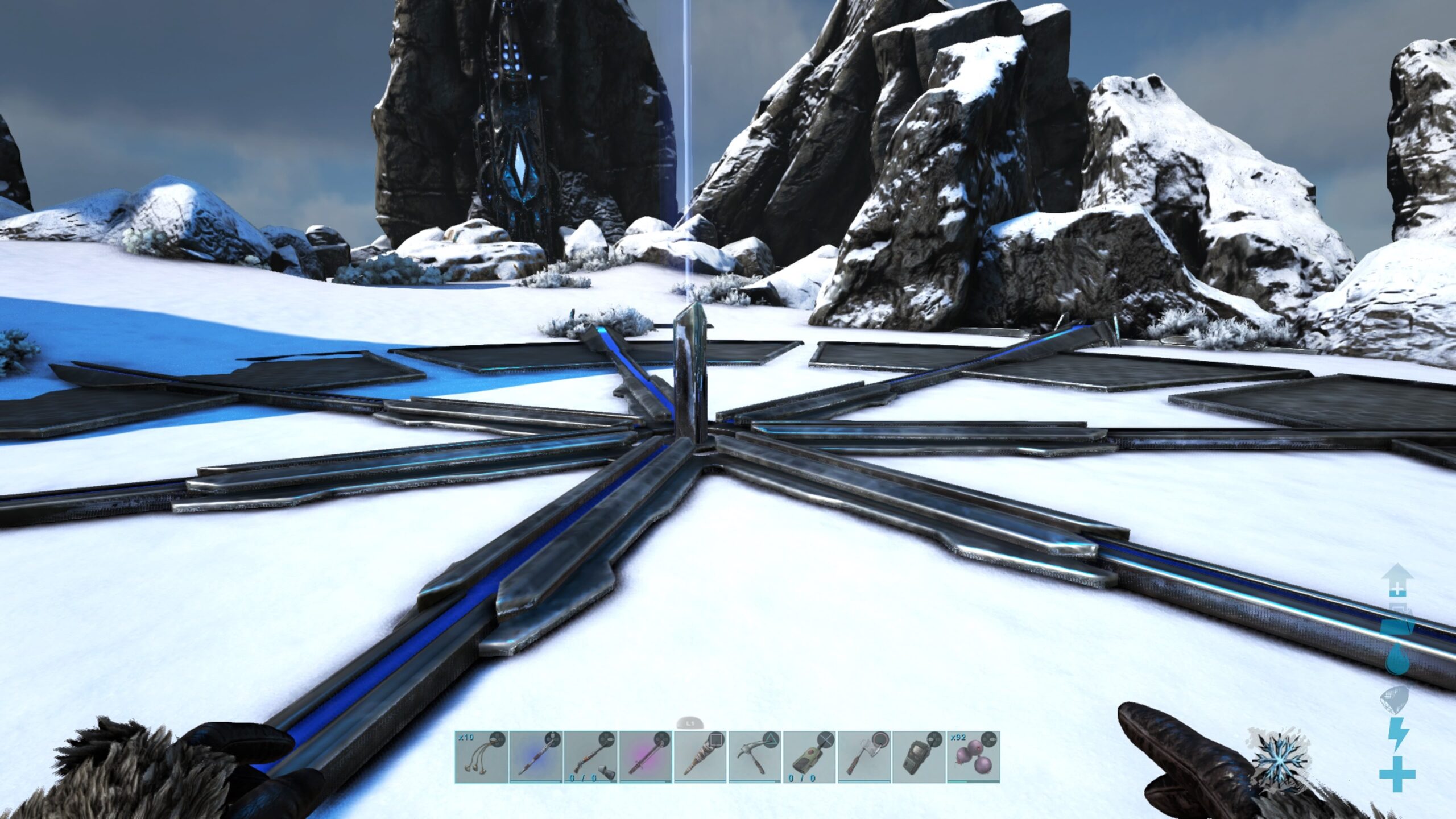1456x819 pixels.
Task: Choose the scoped rifle hotbar slot
Action: (590, 756)
